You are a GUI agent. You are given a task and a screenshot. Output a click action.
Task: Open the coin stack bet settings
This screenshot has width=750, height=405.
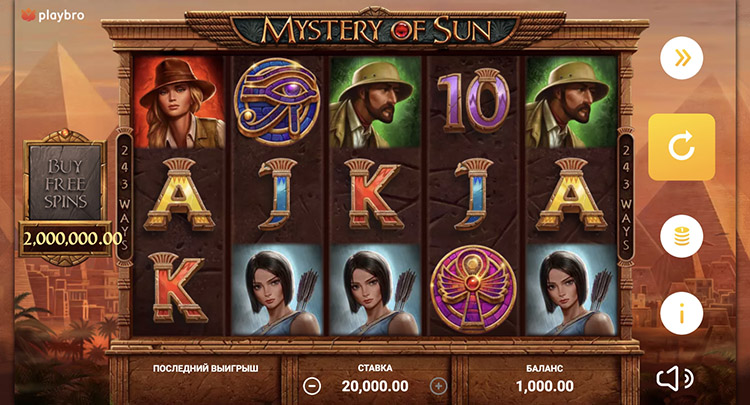click(x=681, y=237)
